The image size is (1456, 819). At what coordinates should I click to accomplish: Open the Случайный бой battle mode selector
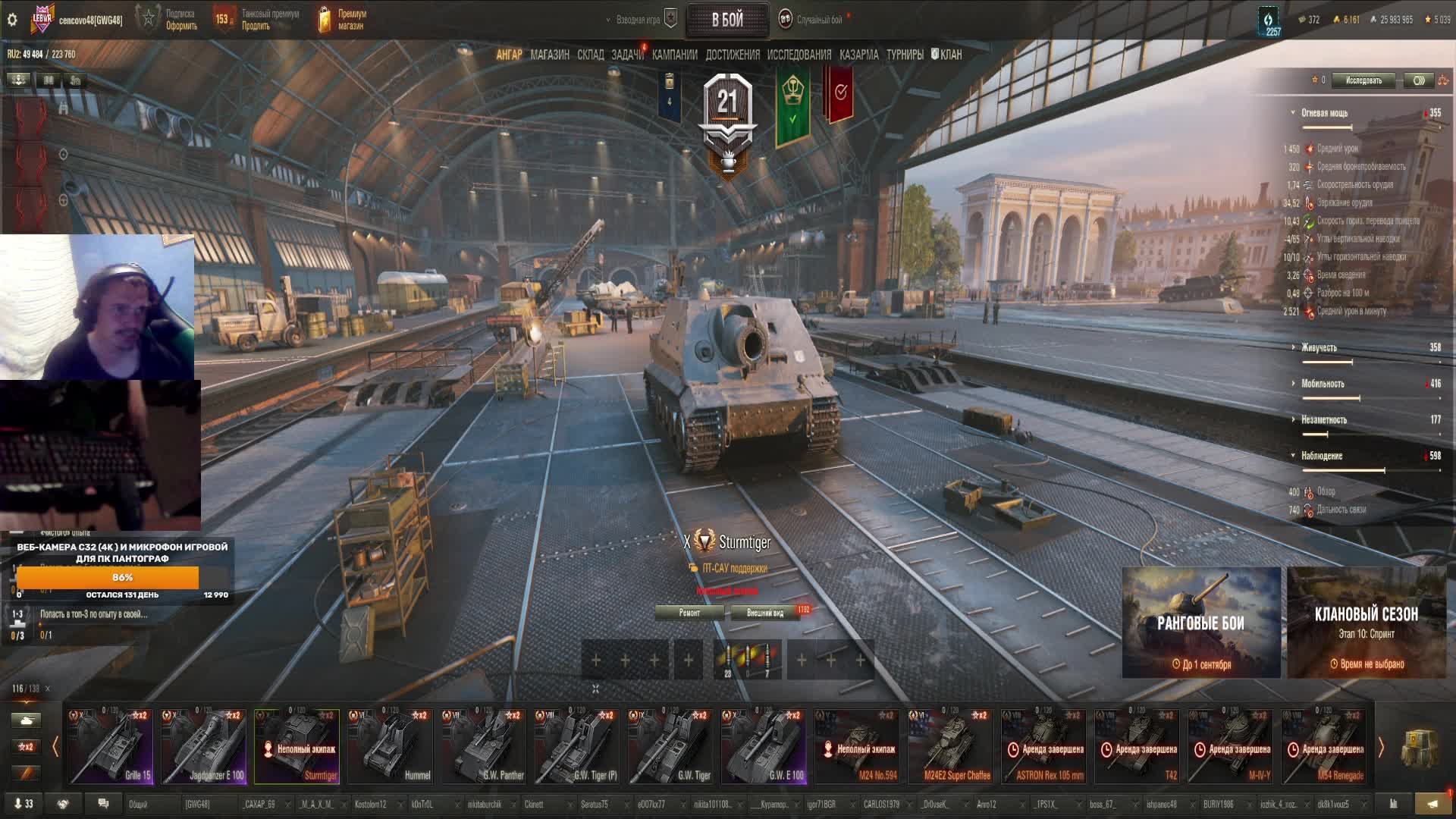pyautogui.click(x=817, y=20)
